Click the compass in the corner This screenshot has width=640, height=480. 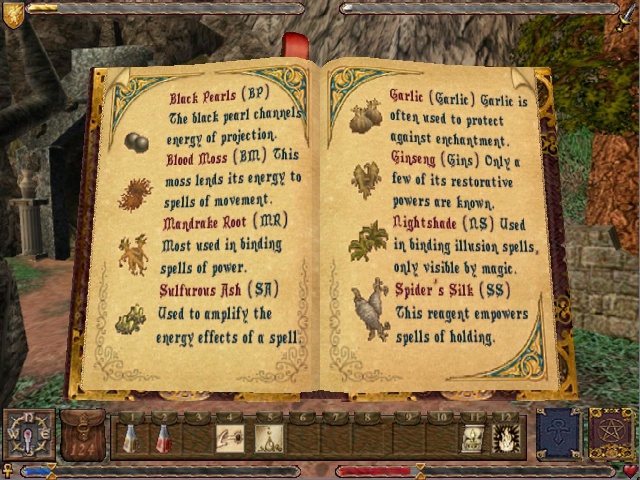coord(28,433)
